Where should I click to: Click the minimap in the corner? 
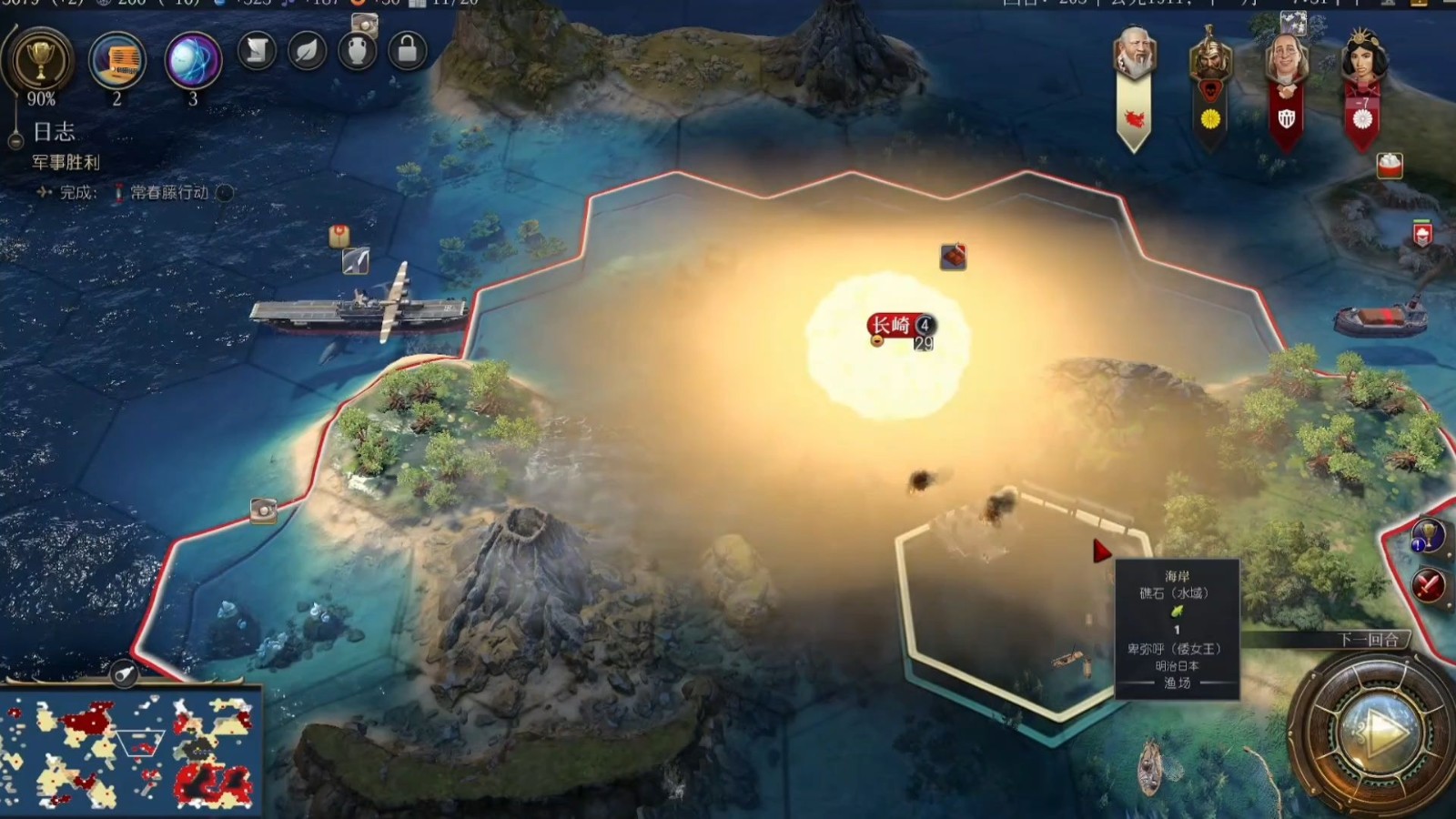tap(131, 752)
